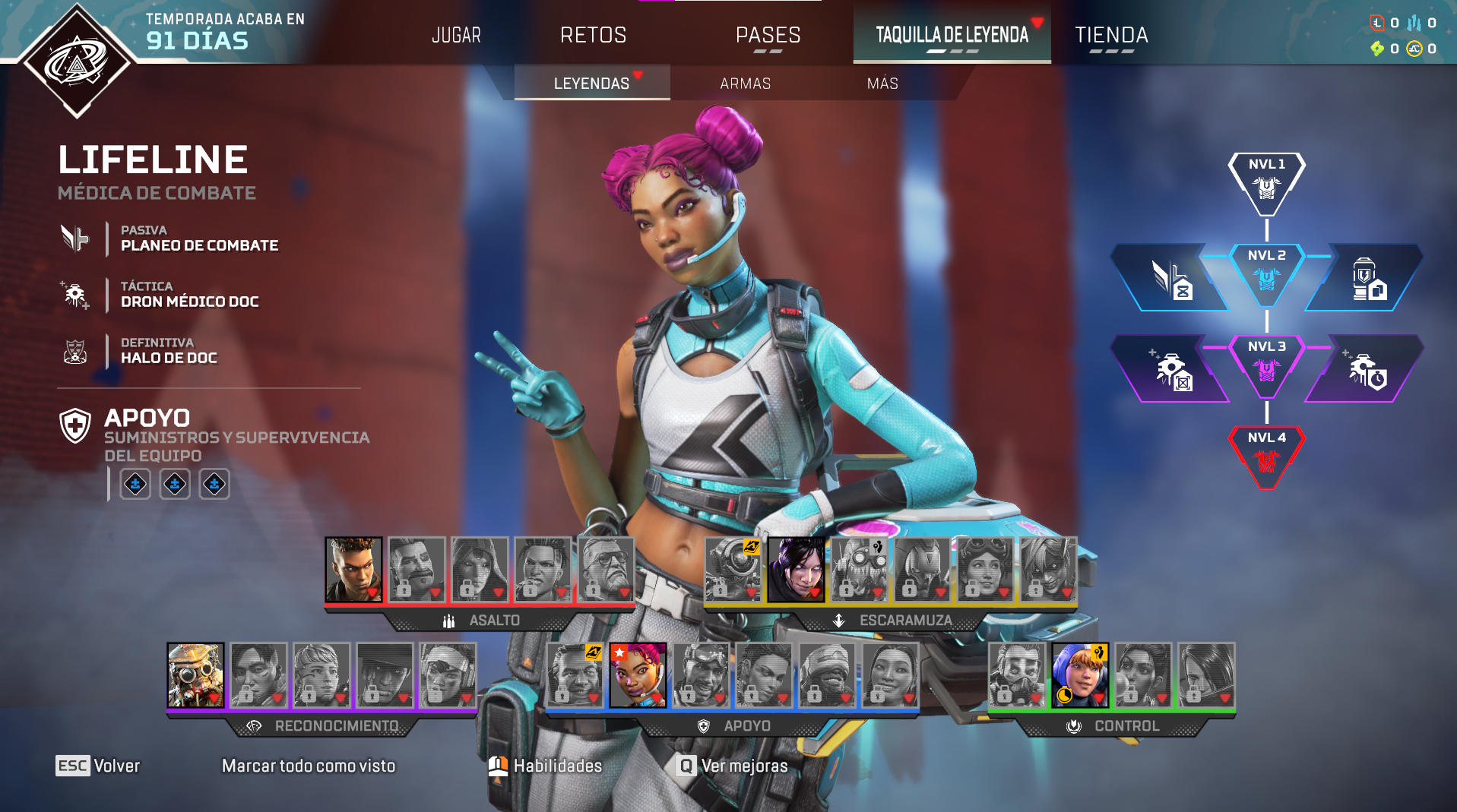
Task: Open the JUGAR menu tab
Action: tap(456, 35)
